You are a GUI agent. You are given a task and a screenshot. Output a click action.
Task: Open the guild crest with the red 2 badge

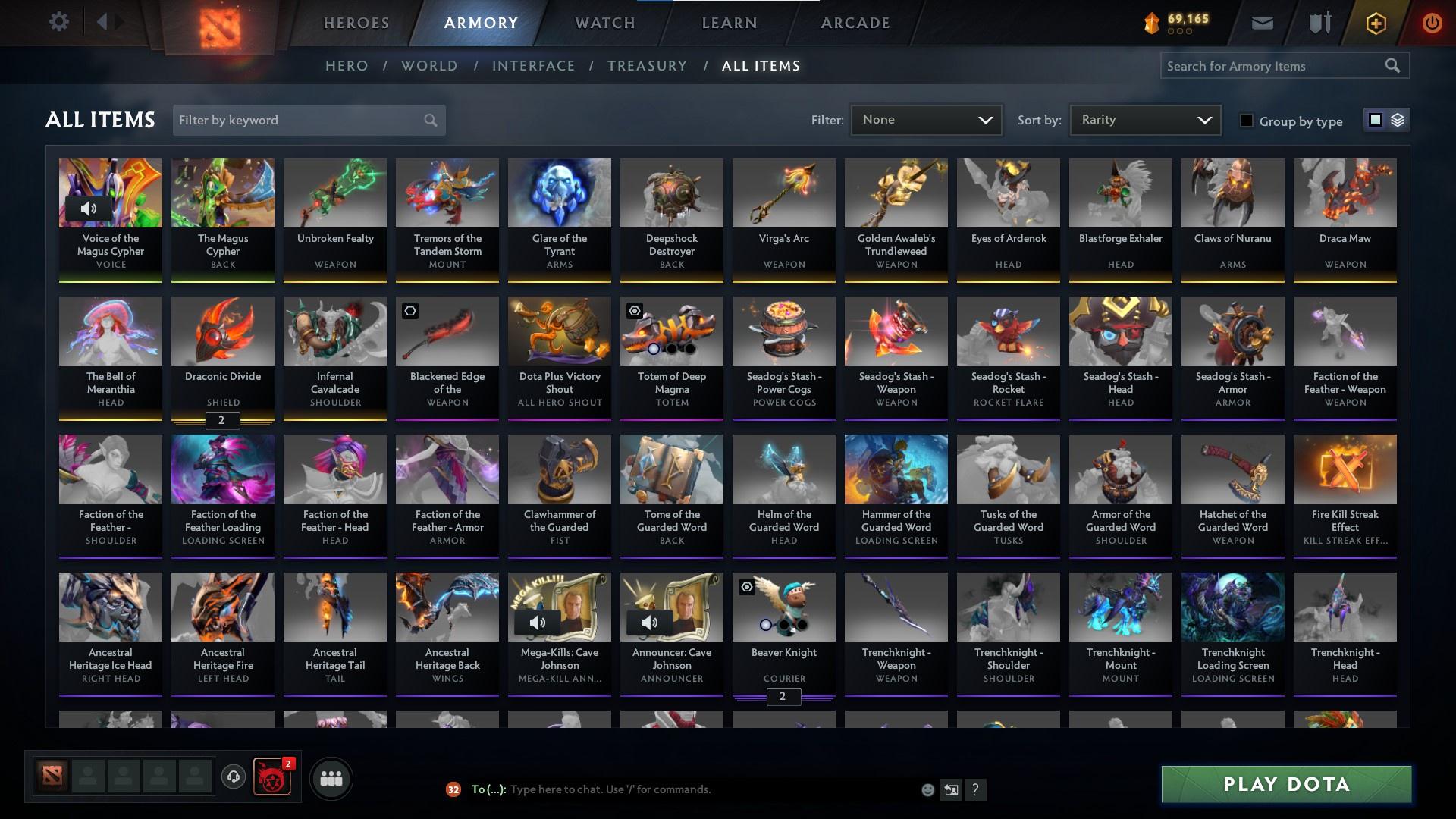point(271,777)
